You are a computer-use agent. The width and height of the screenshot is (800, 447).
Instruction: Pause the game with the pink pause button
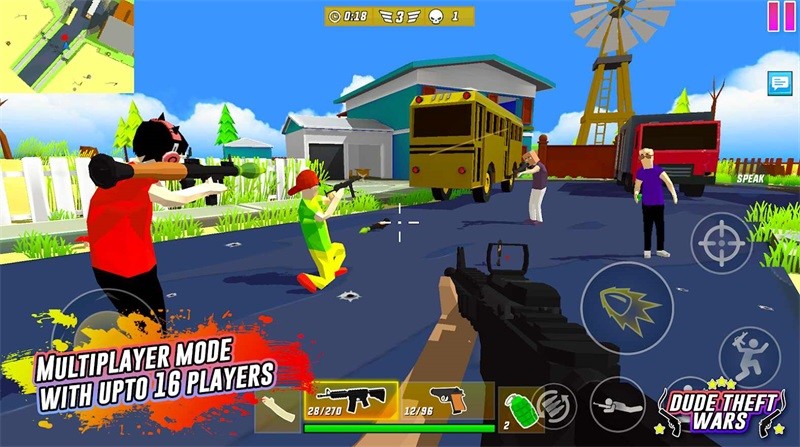tap(775, 16)
